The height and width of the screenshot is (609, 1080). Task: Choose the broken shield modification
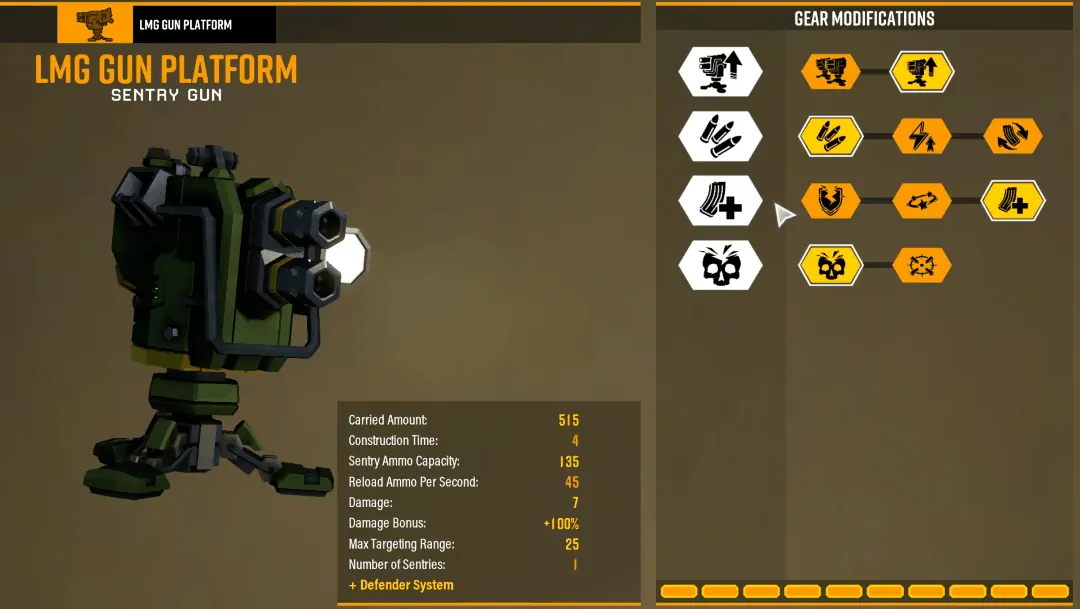click(830, 201)
